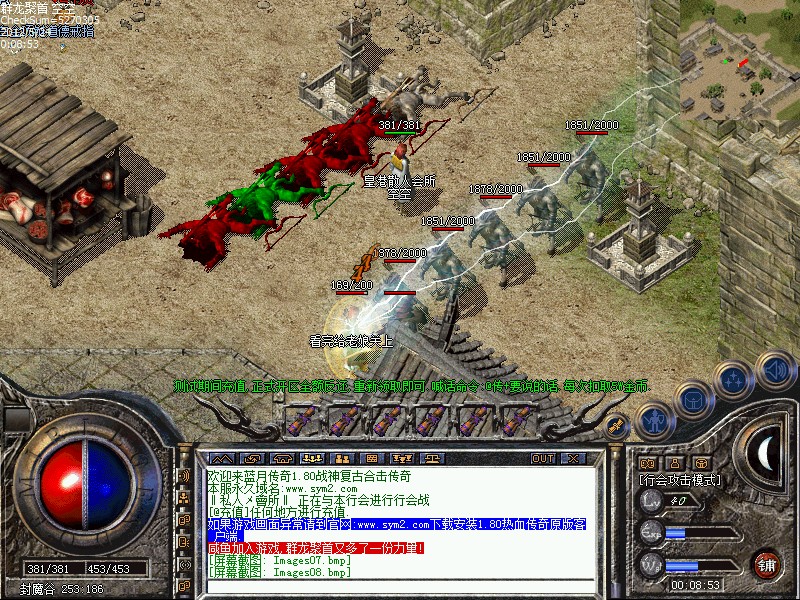The width and height of the screenshot is (800, 600).
Task: Click the OUT logout button
Action: pyautogui.click(x=543, y=458)
